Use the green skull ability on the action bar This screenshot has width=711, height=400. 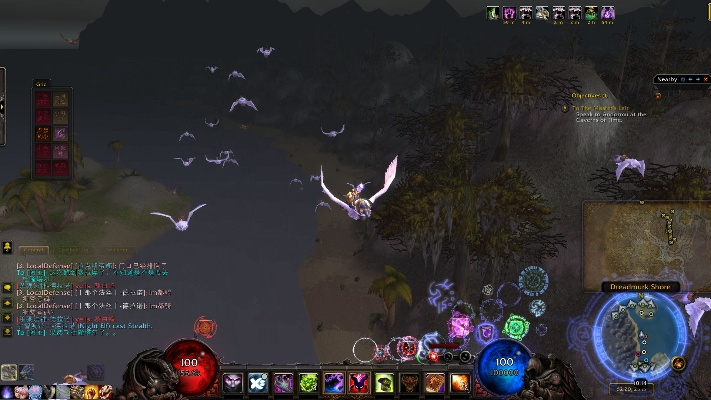pyautogui.click(x=309, y=382)
